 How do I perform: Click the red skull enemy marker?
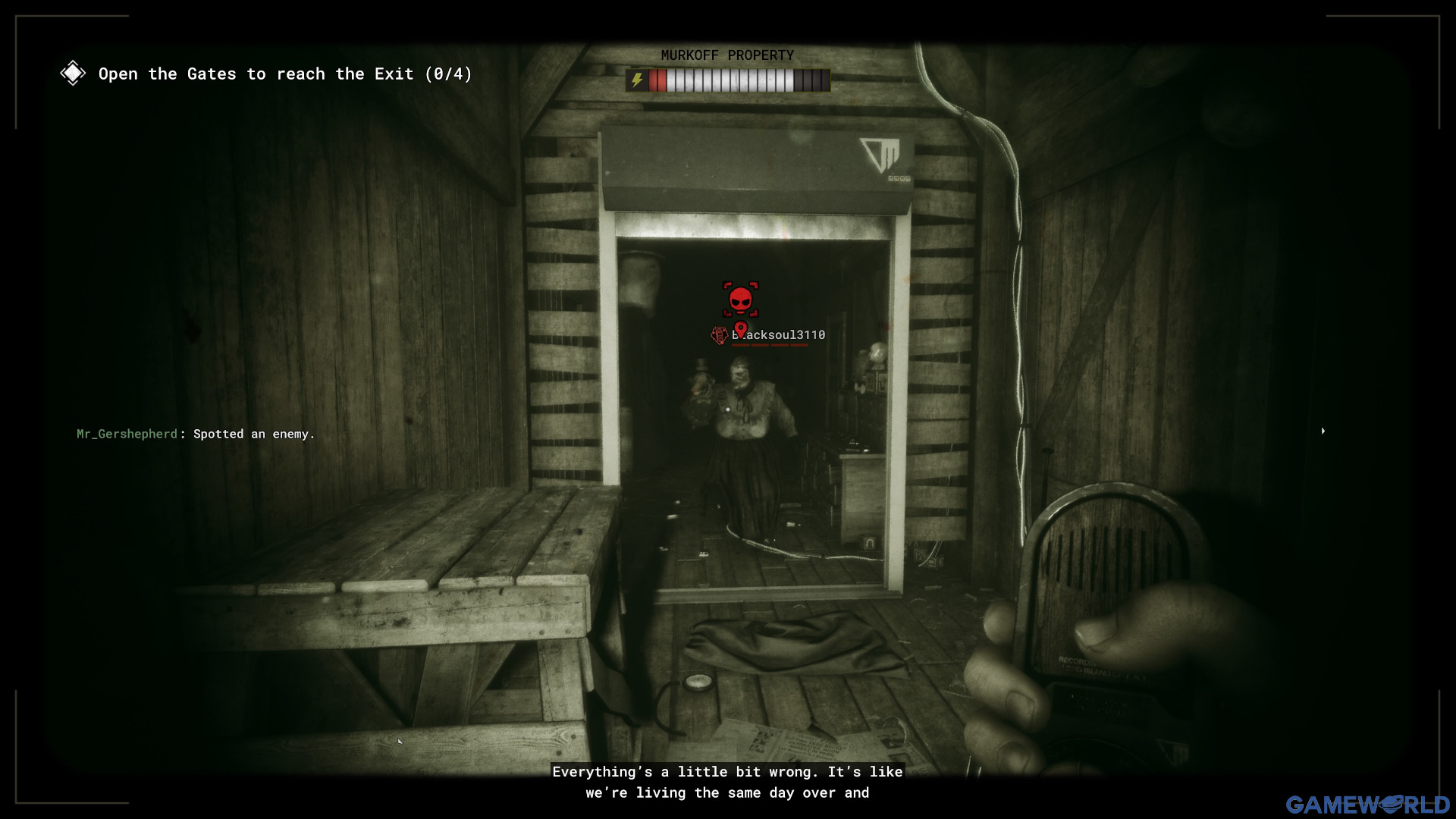click(740, 299)
